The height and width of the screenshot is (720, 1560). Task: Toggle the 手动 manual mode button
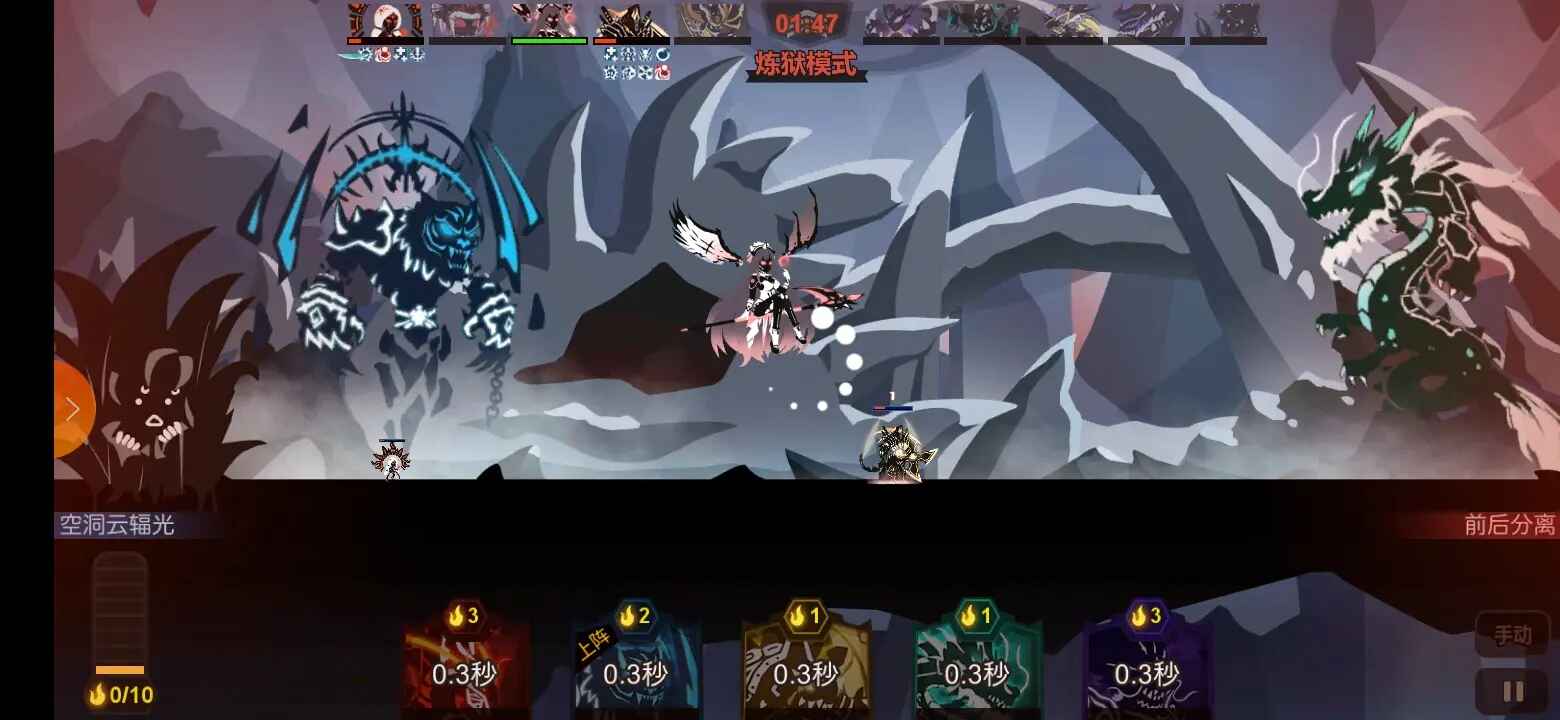tap(1515, 635)
